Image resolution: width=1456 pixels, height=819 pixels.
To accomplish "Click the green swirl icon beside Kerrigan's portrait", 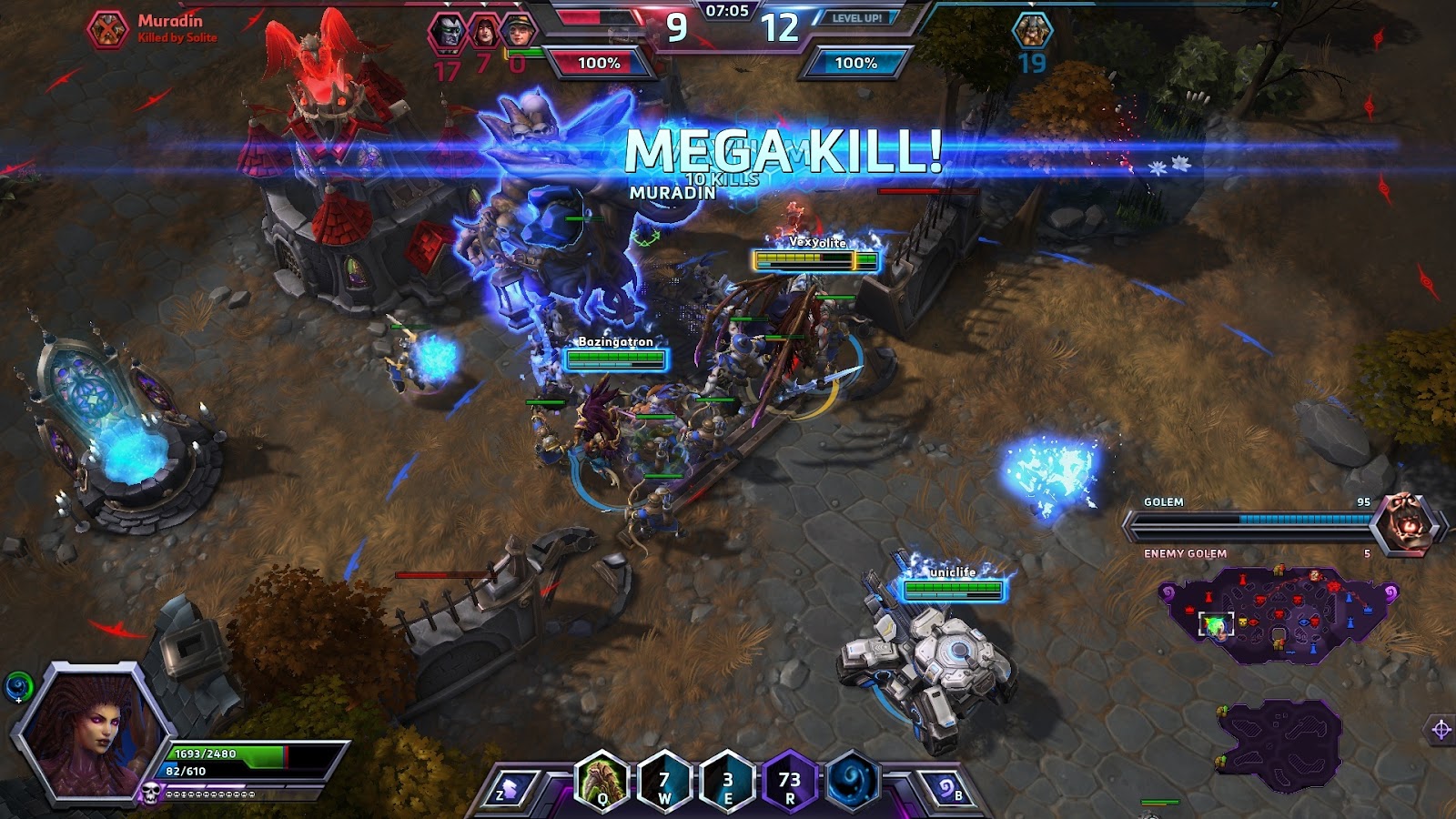I will coord(18,687).
